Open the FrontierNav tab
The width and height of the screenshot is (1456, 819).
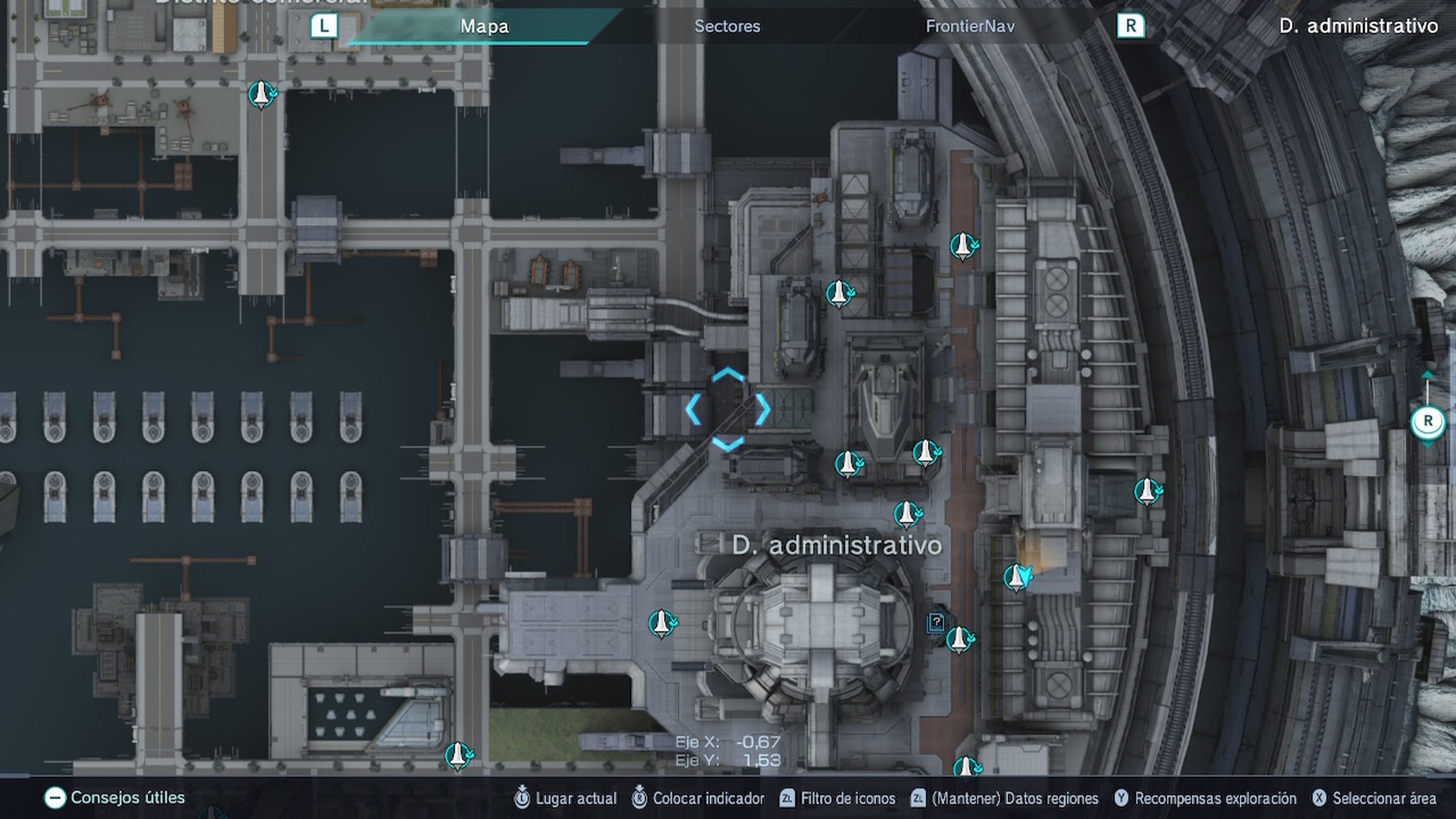pyautogui.click(x=971, y=26)
